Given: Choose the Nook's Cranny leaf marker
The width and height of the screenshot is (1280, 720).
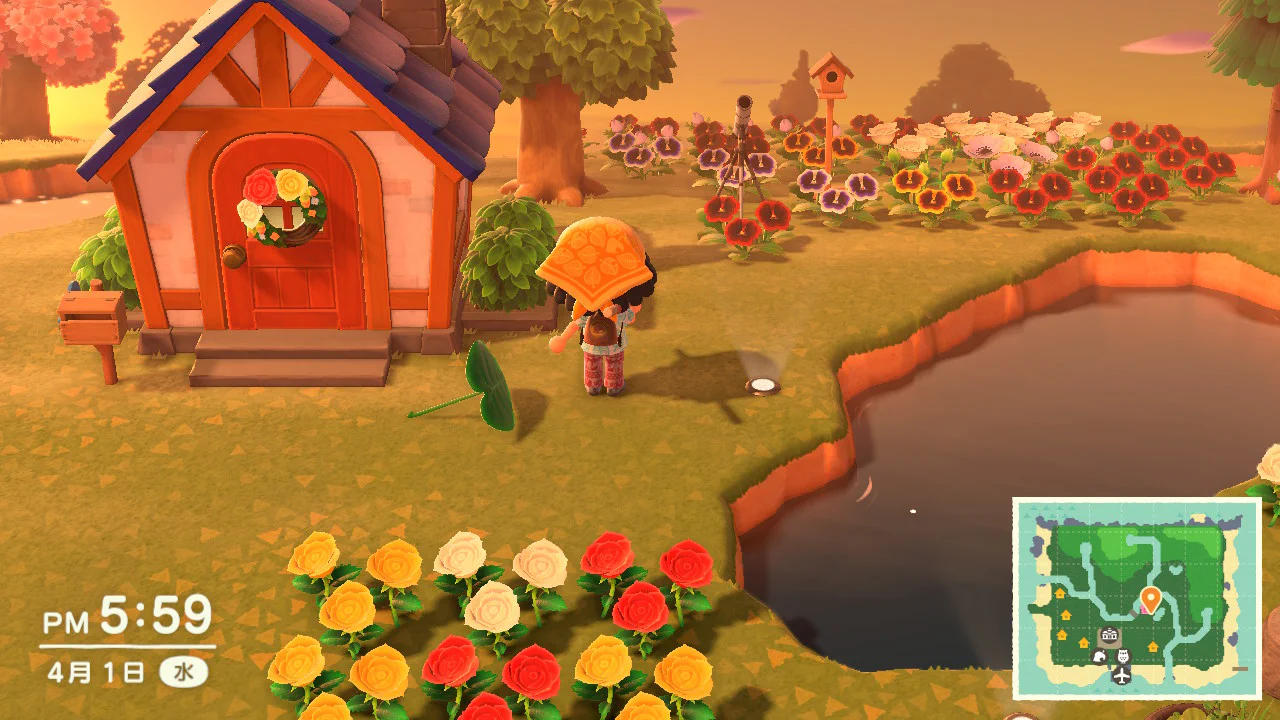Looking at the screenshot, I should pos(1099,657).
